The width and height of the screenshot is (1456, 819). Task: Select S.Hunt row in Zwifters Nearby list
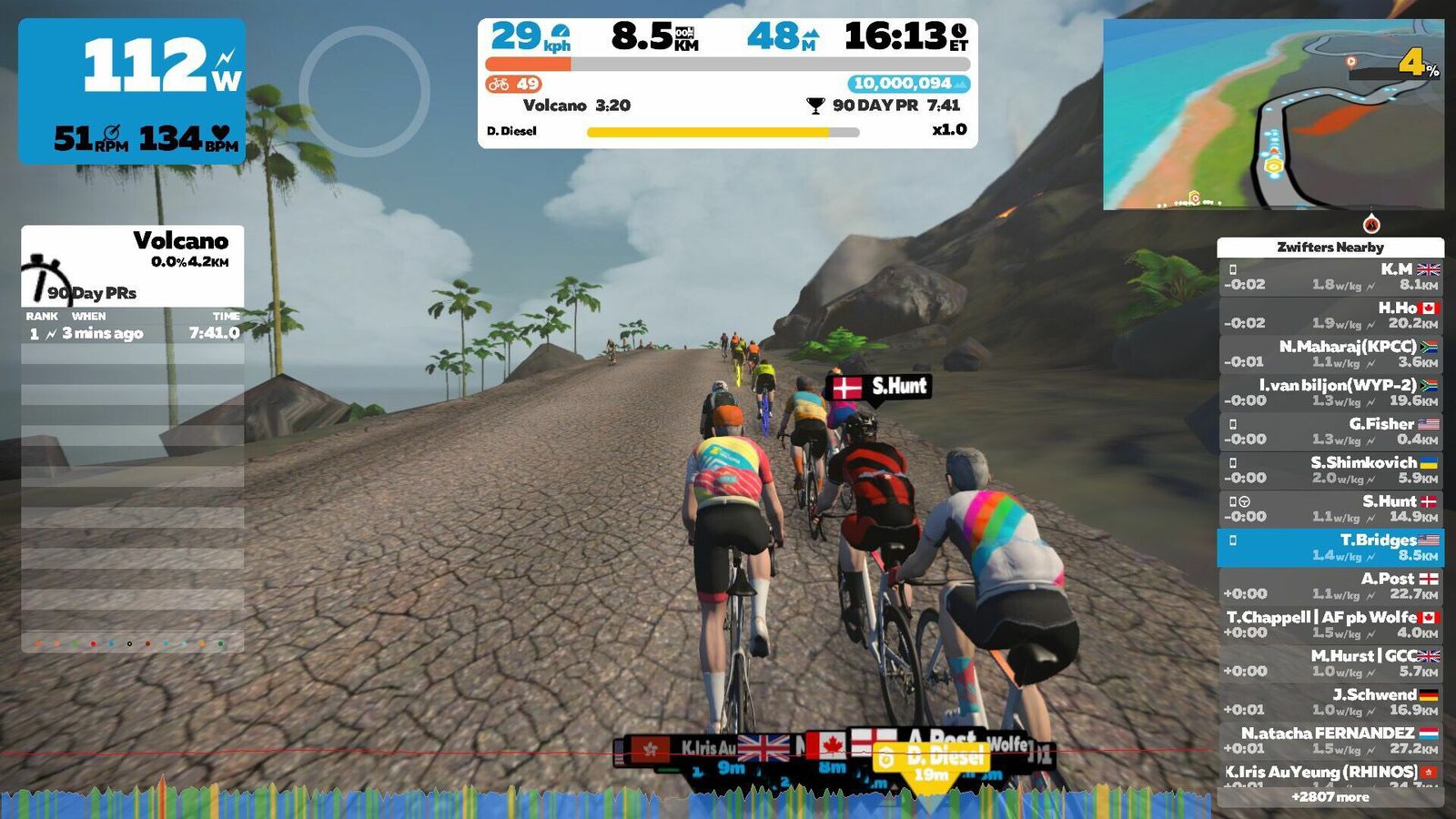pos(1330,509)
